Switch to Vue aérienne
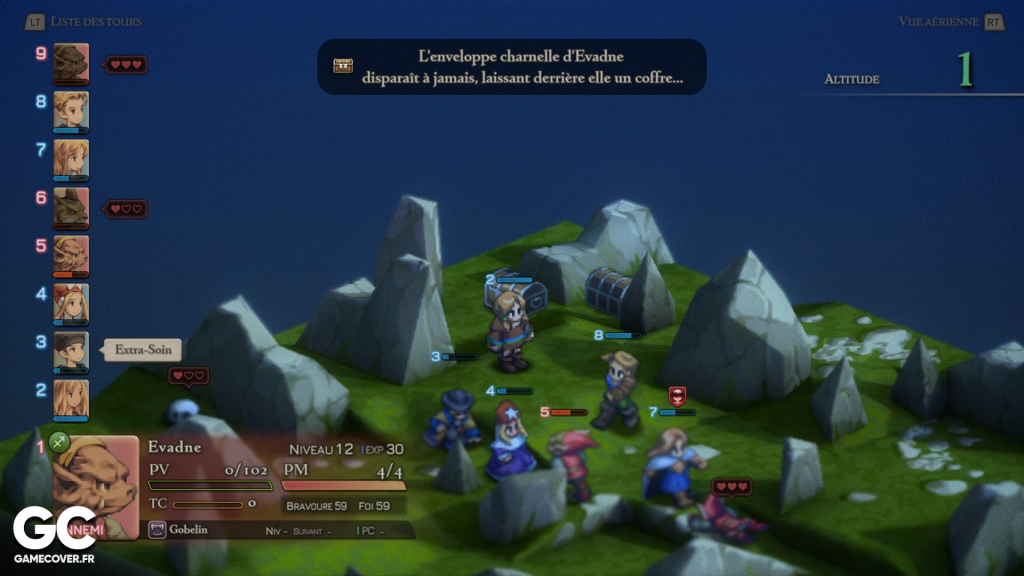Screen dimensions: 1024x576 click(x=940, y=21)
